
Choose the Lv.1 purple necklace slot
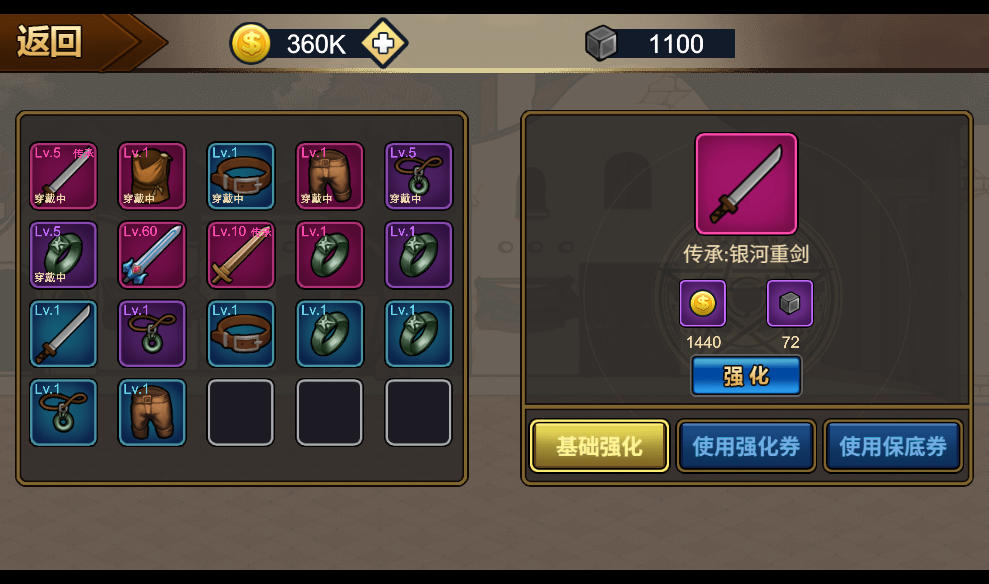pos(152,334)
